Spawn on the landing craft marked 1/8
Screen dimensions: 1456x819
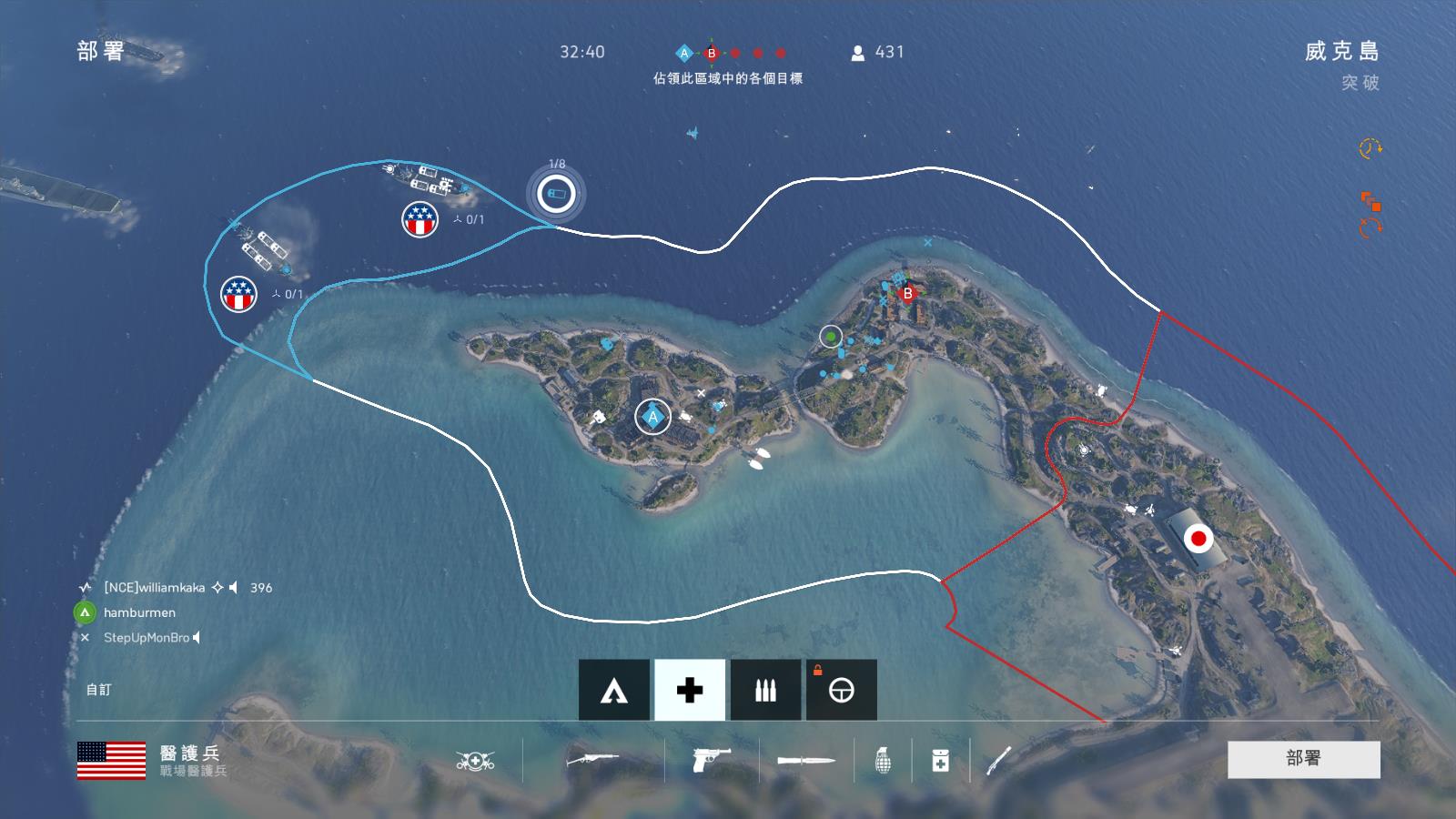556,194
